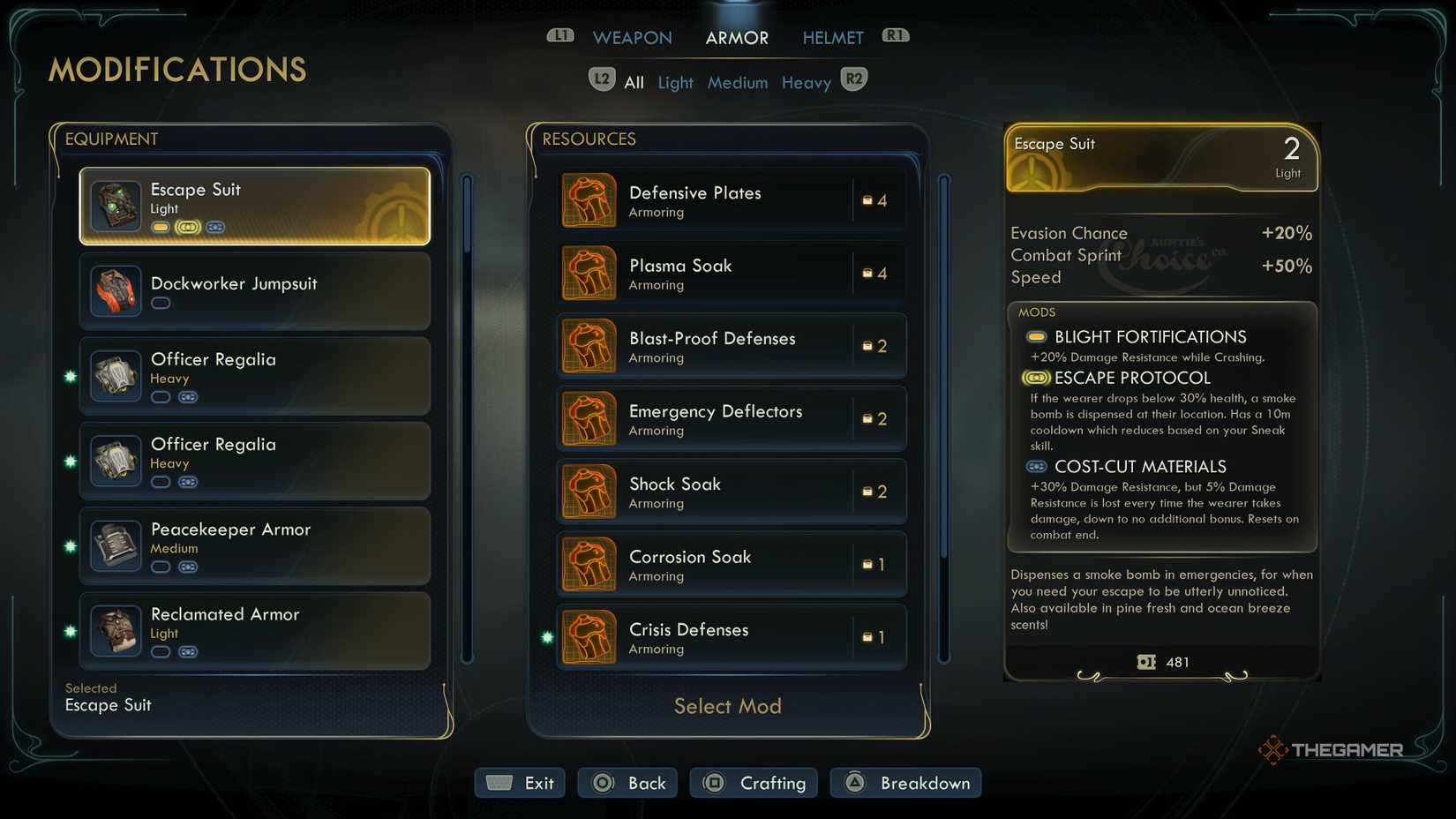Open the Crafting screen
The image size is (1456, 819).
click(x=753, y=782)
